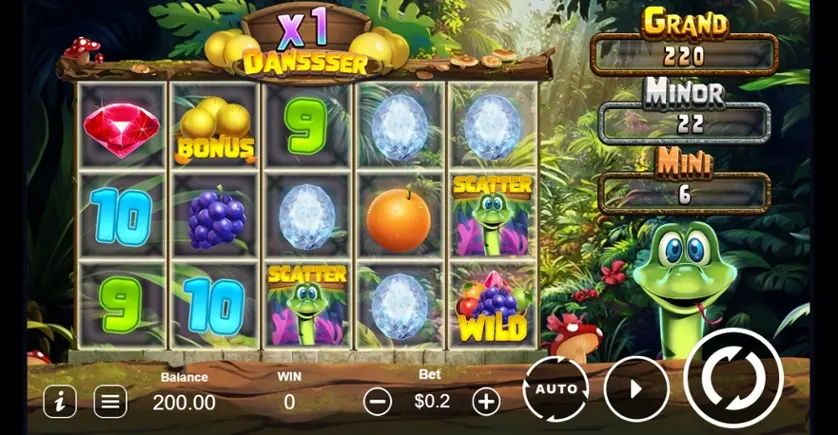This screenshot has width=838, height=435.
Task: Open the hamburger menu
Action: [111, 401]
